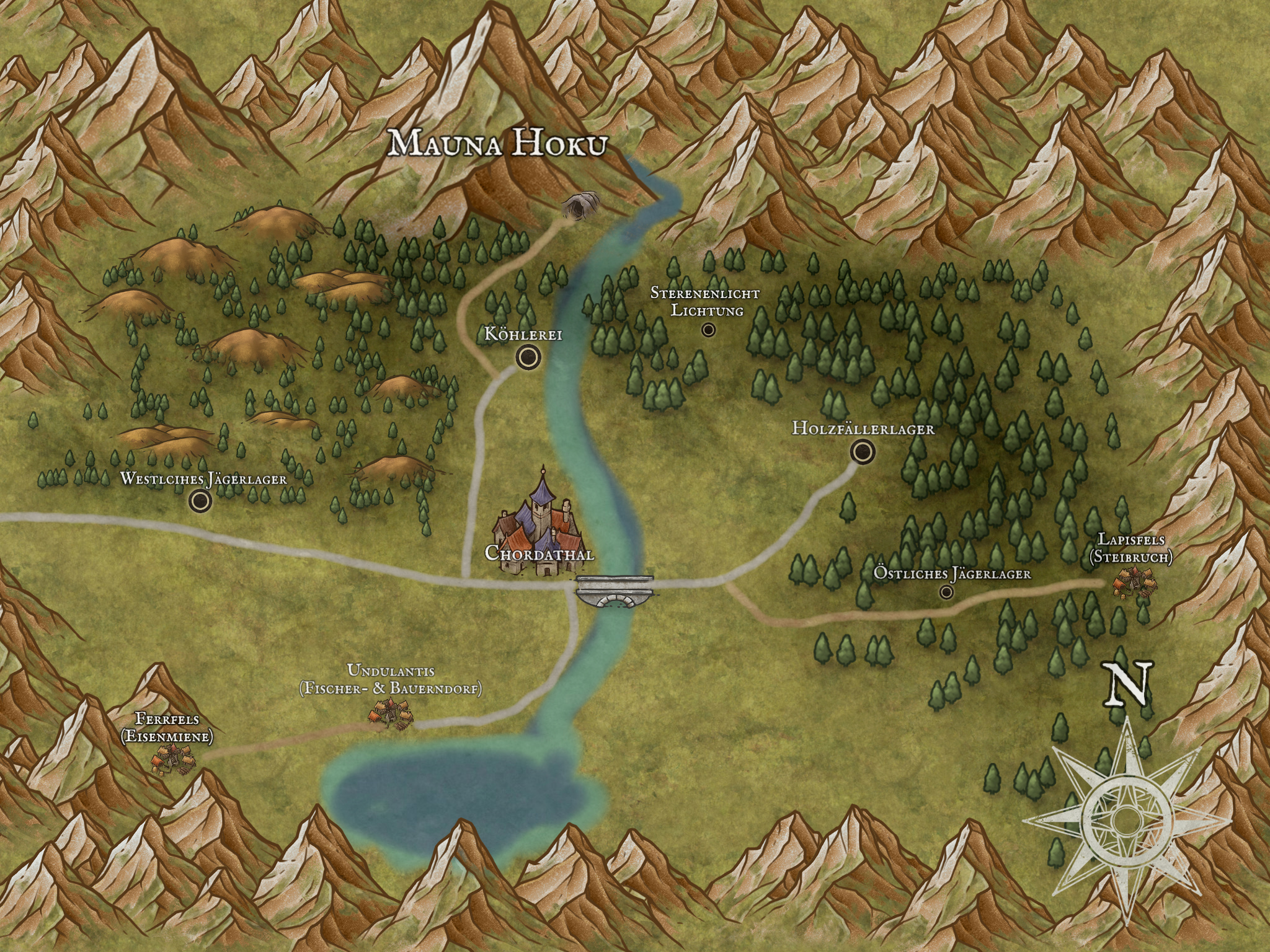This screenshot has height=952, width=1270.
Task: Select the Östliches Jägerlager marker dot
Action: tap(946, 593)
